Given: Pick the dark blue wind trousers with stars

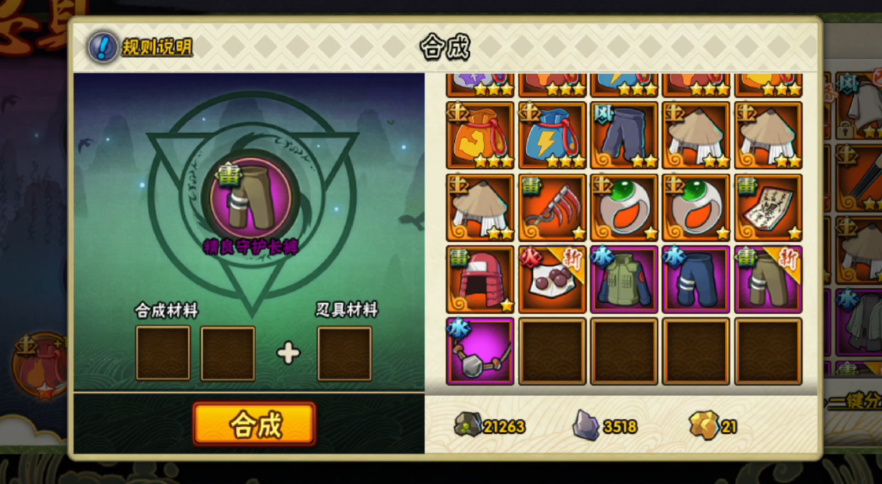Looking at the screenshot, I should [x=624, y=134].
